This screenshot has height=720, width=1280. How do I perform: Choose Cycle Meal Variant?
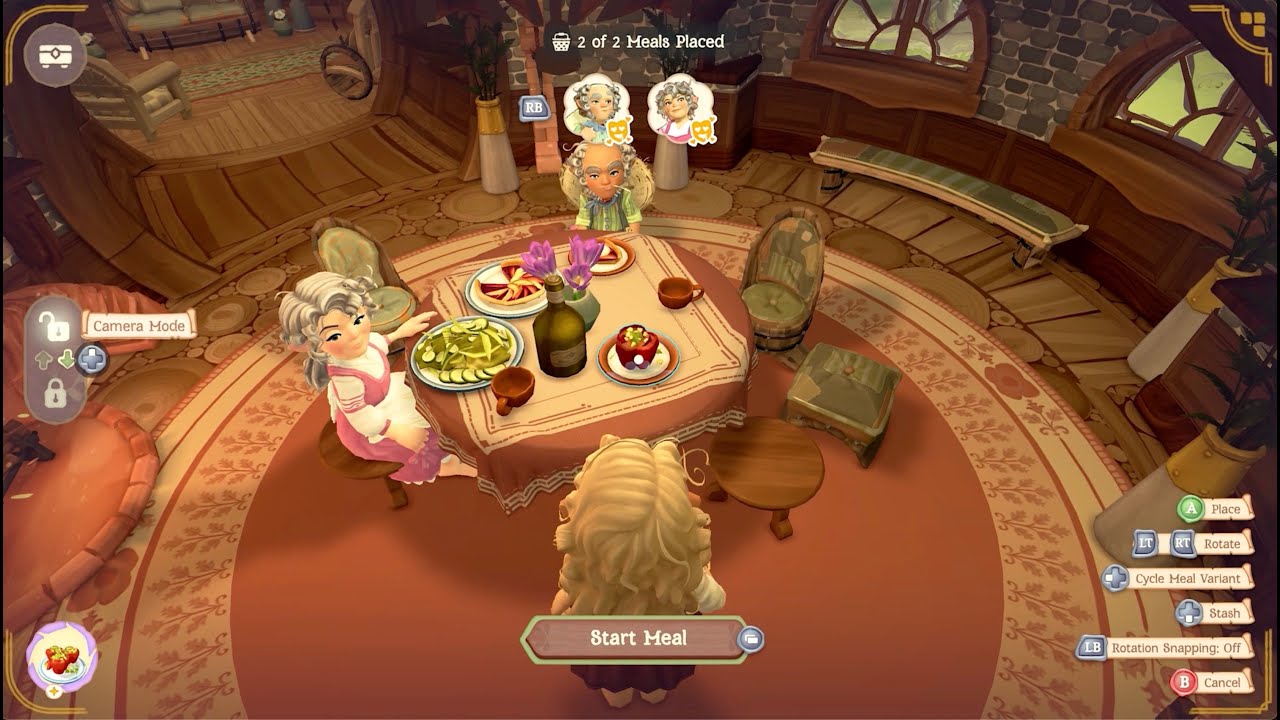(1187, 579)
